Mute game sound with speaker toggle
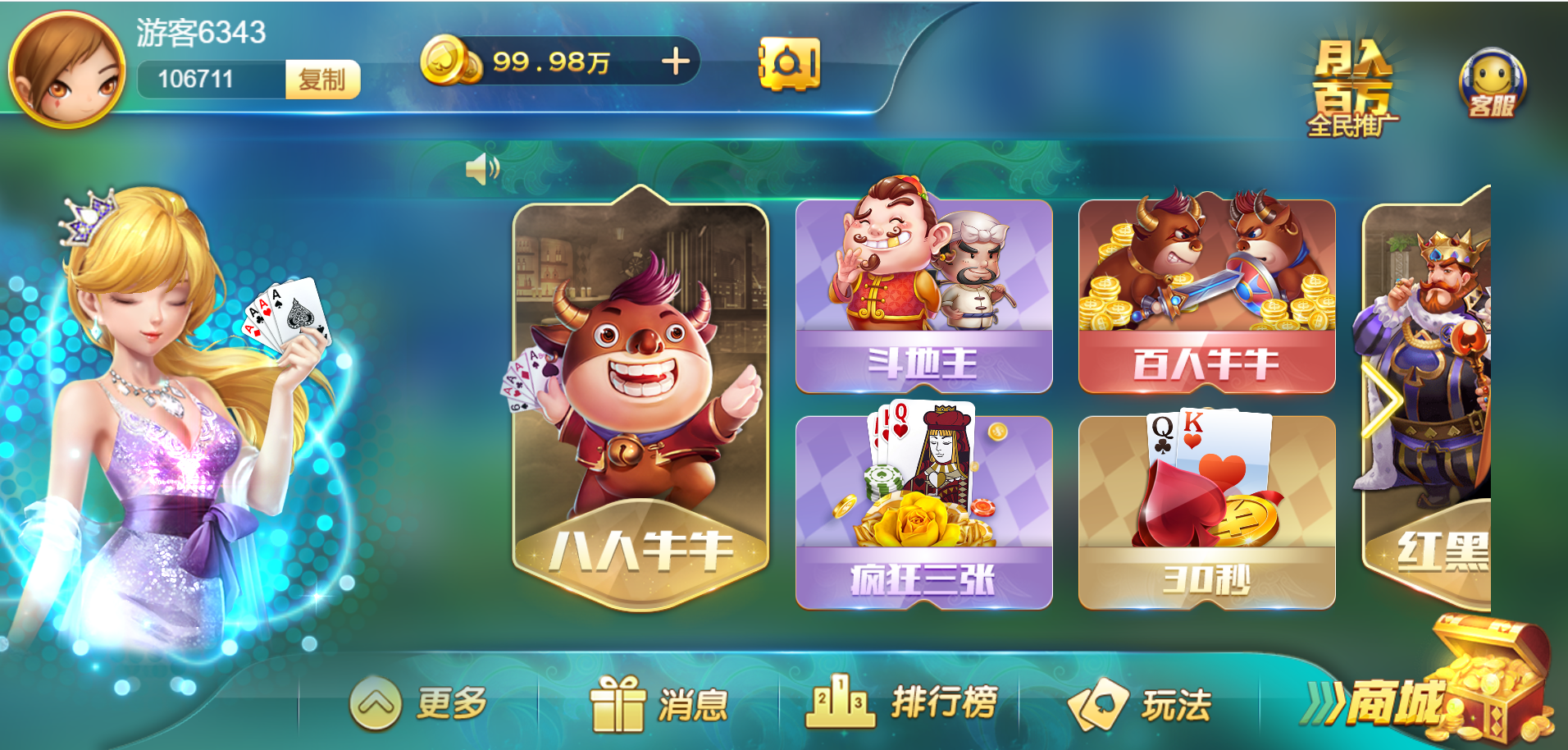 click(484, 167)
